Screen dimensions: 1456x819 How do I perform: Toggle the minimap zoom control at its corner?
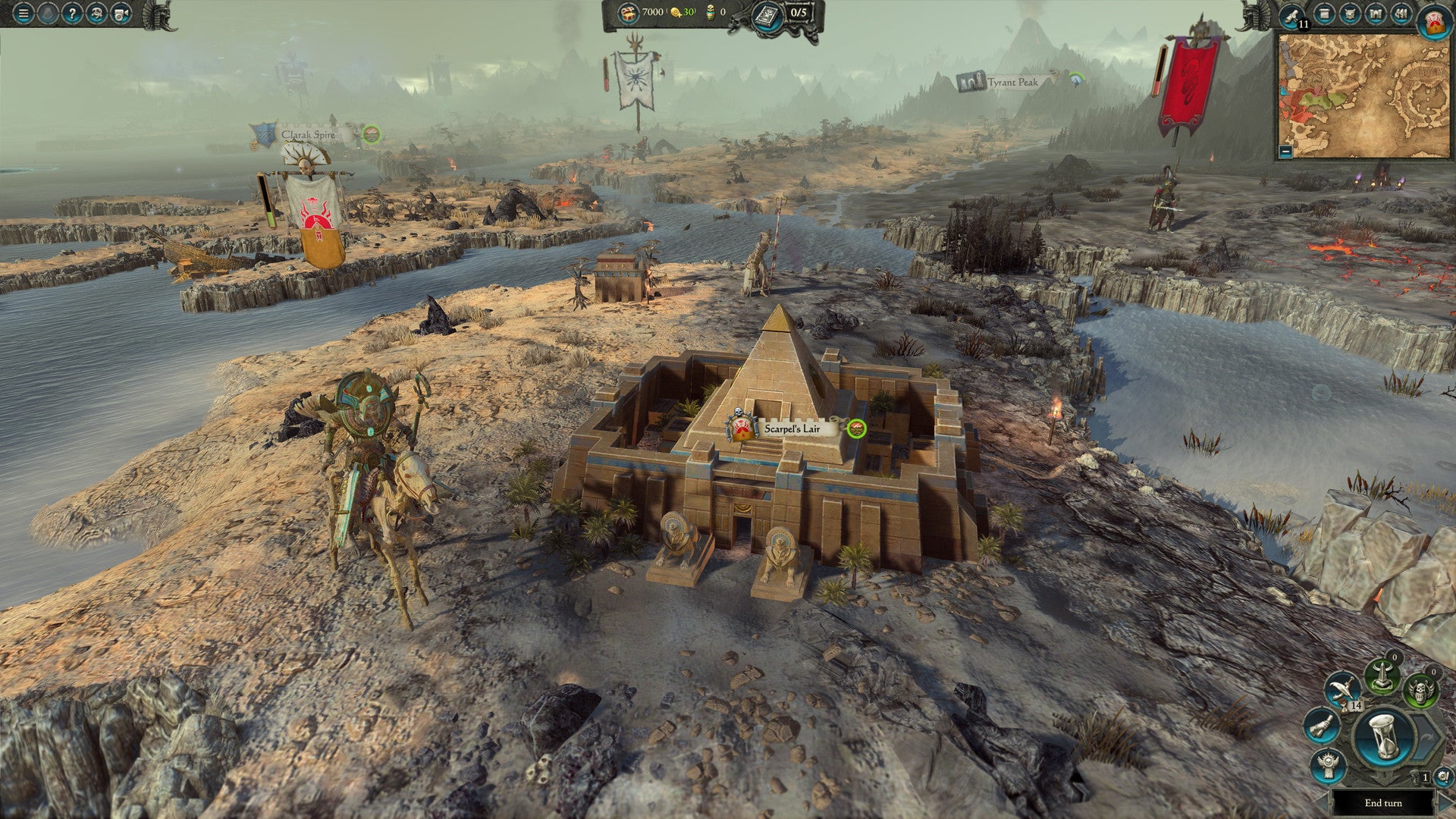tap(1285, 152)
